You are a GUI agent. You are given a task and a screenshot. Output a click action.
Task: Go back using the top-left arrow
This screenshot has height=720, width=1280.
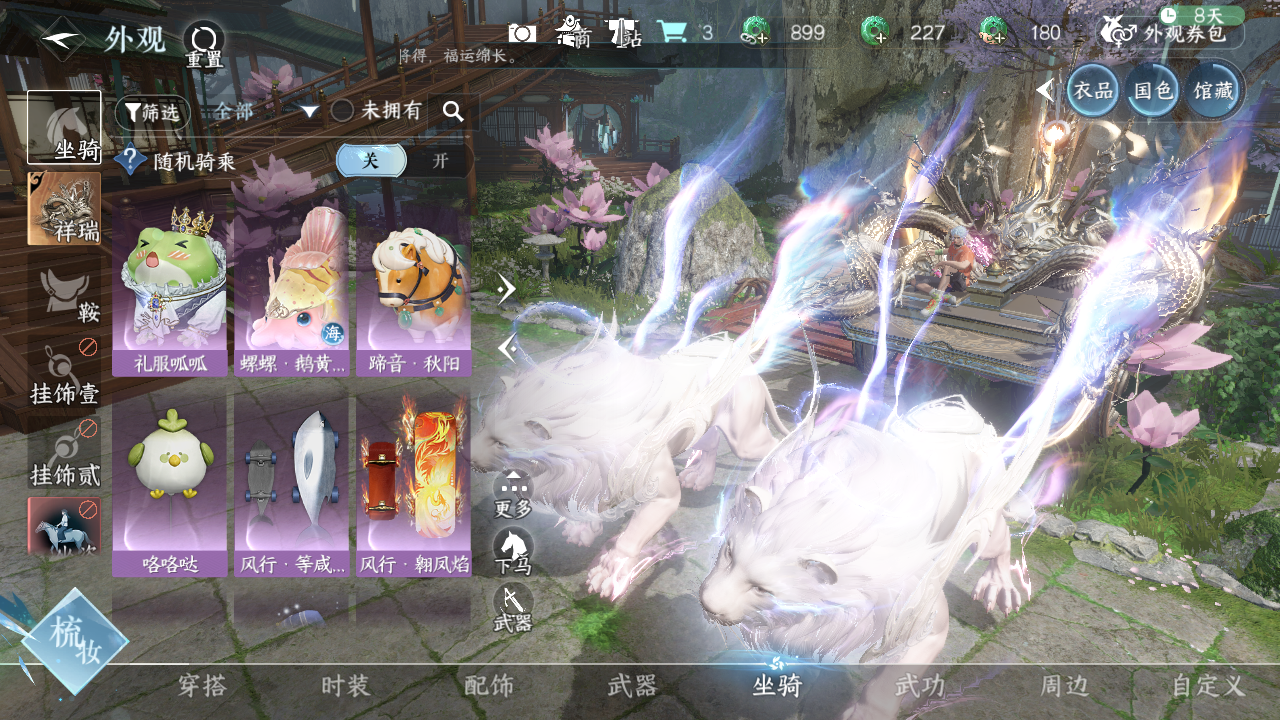tap(62, 39)
